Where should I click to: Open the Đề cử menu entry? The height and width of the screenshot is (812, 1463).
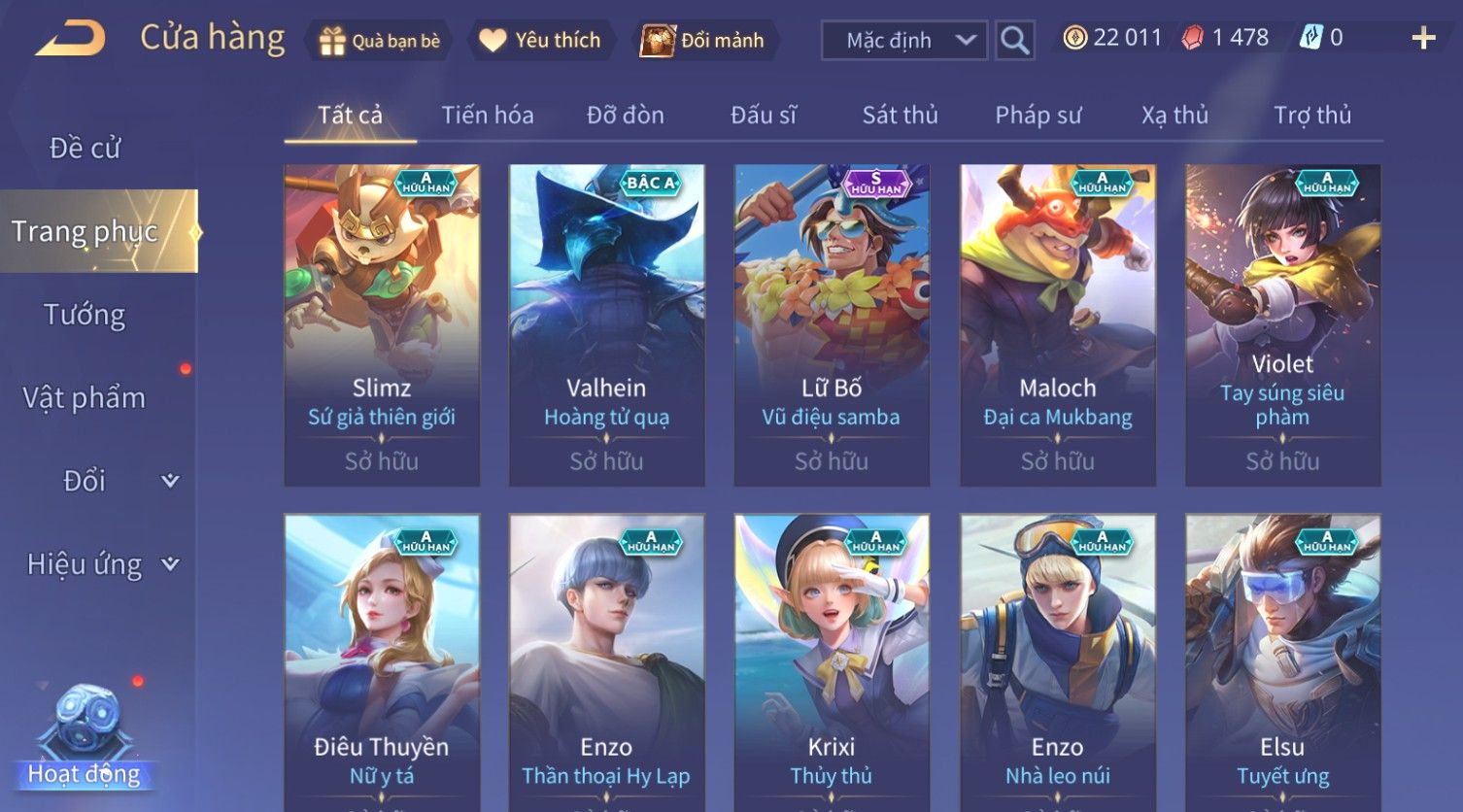point(85,149)
